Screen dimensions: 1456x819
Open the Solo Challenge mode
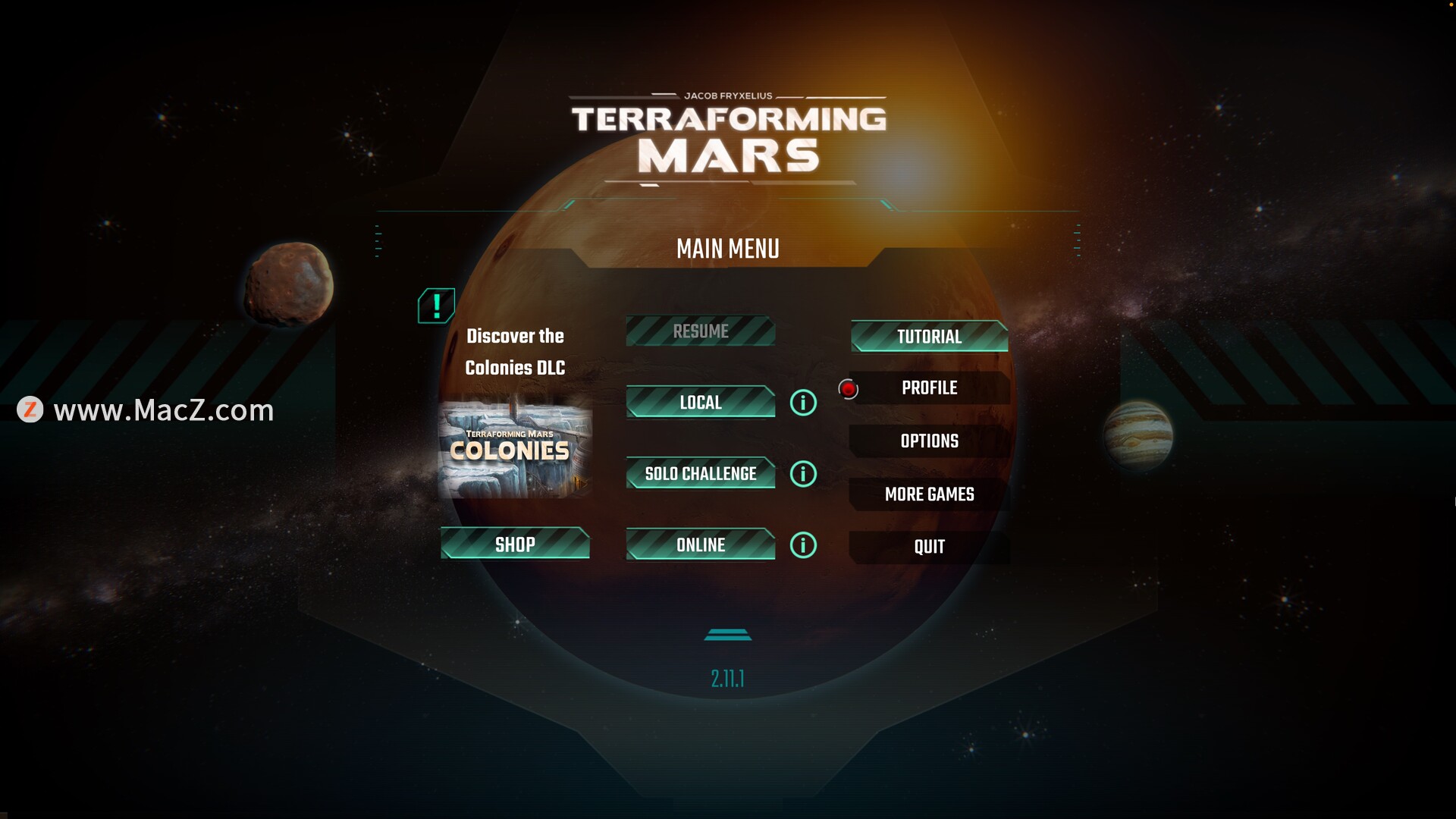click(x=700, y=474)
